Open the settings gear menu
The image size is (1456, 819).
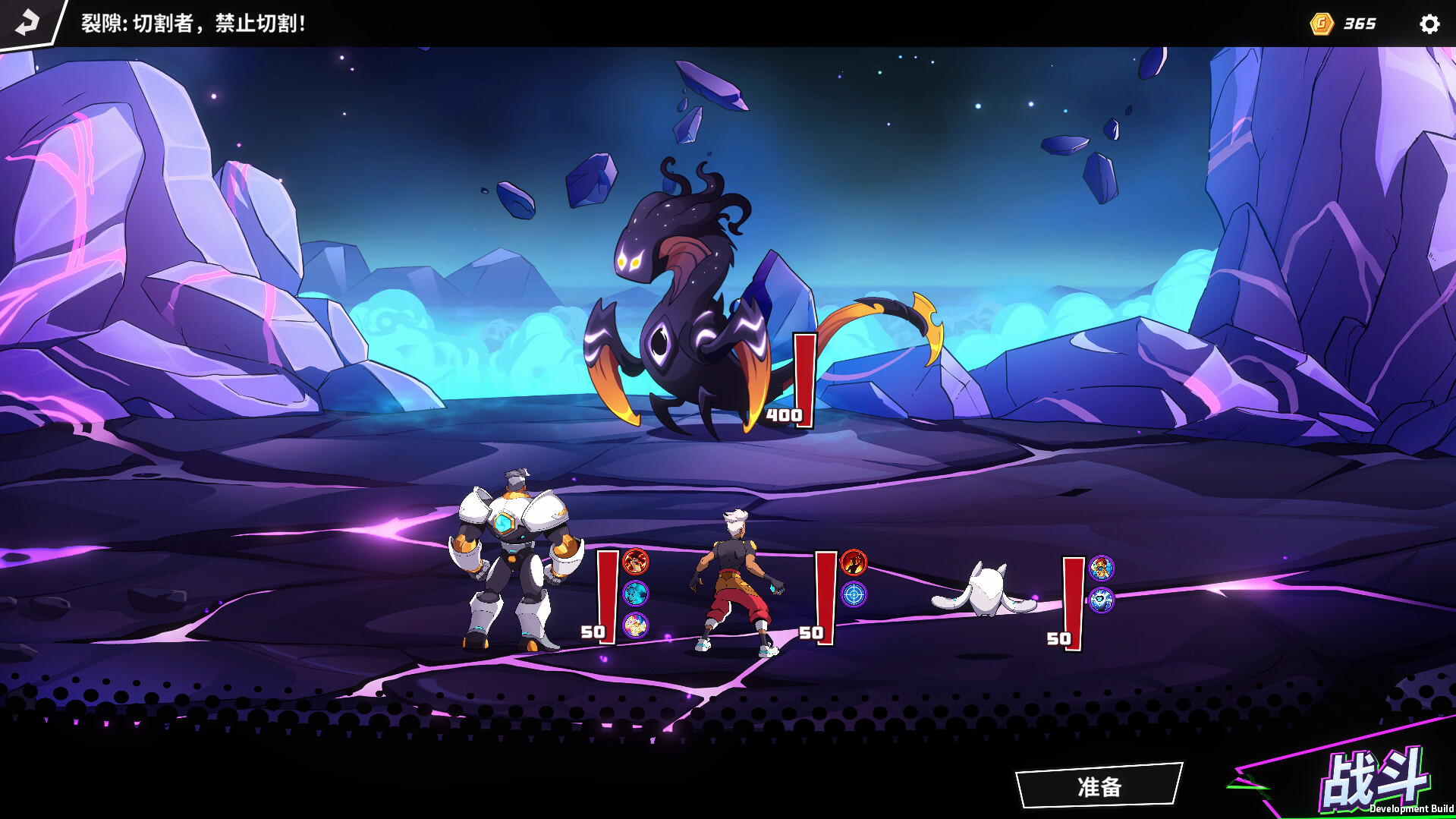click(x=1429, y=24)
